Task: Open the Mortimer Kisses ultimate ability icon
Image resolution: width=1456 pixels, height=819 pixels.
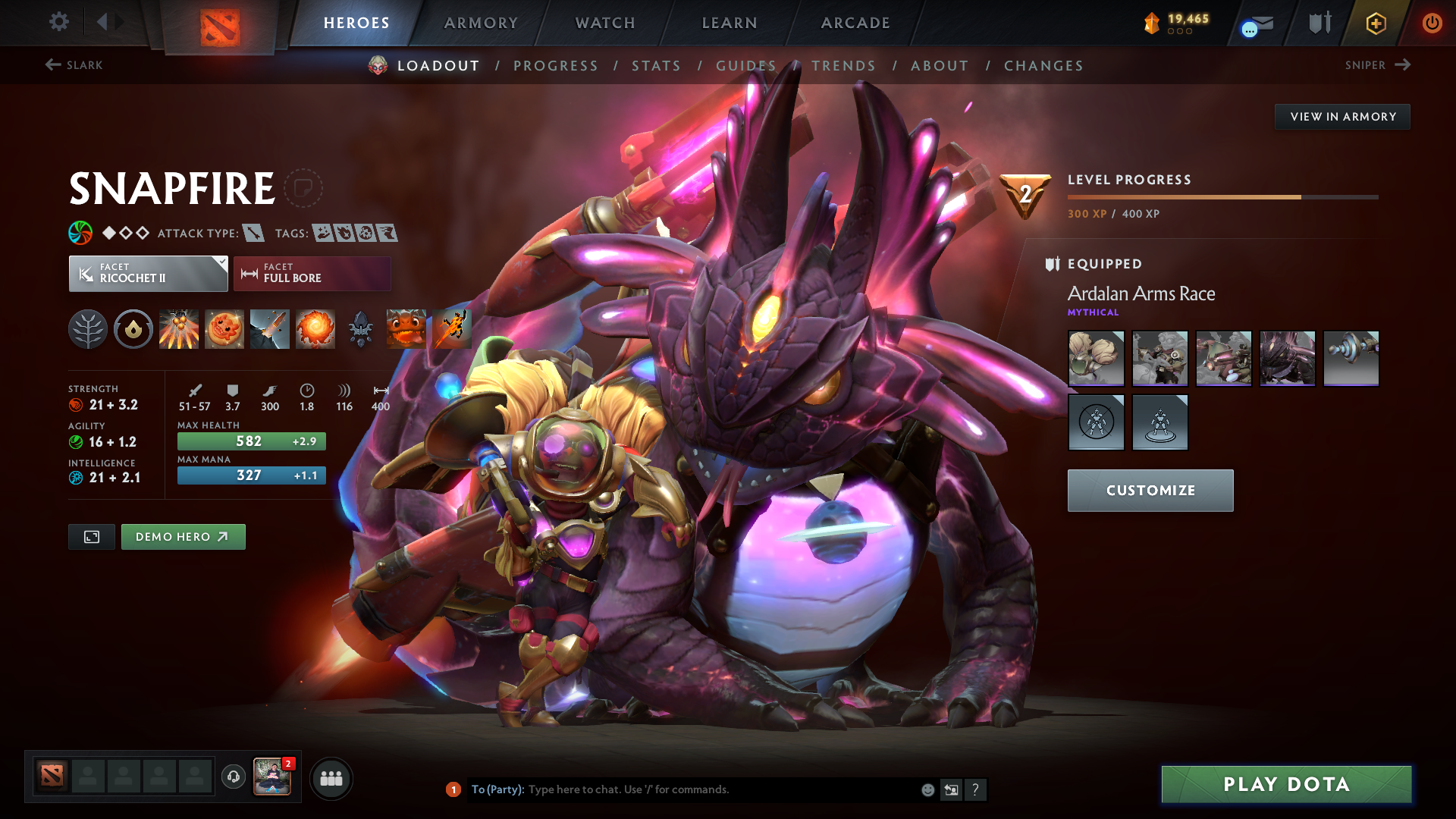Action: coord(315,328)
